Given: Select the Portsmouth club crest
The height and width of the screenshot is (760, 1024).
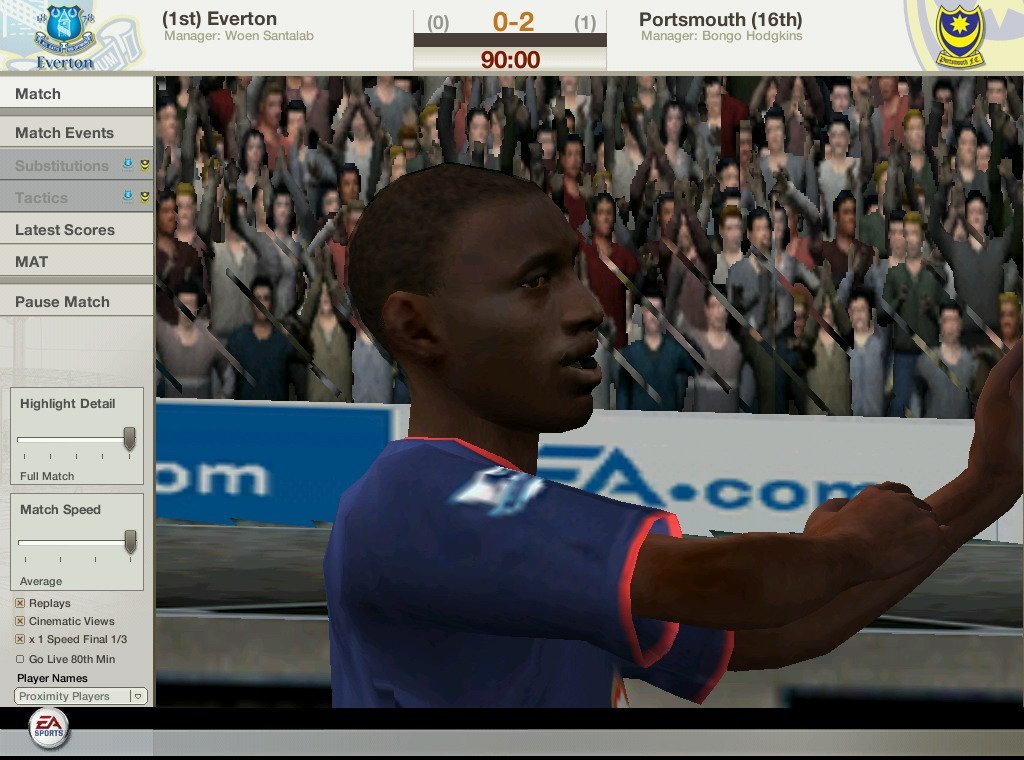Looking at the screenshot, I should pyautogui.click(x=959, y=34).
